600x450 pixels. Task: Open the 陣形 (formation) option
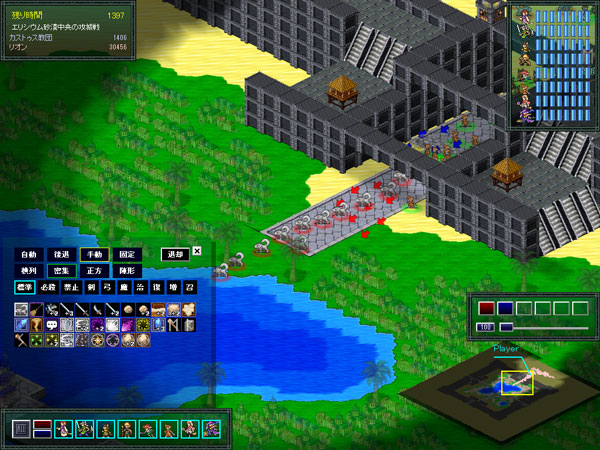click(126, 270)
